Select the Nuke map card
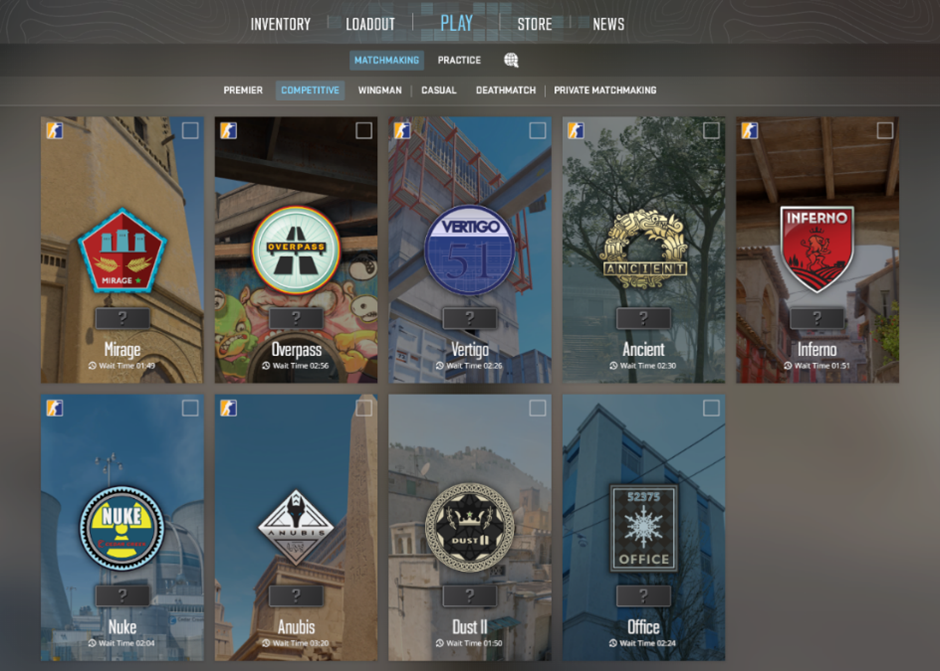The image size is (940, 671). click(x=122, y=527)
